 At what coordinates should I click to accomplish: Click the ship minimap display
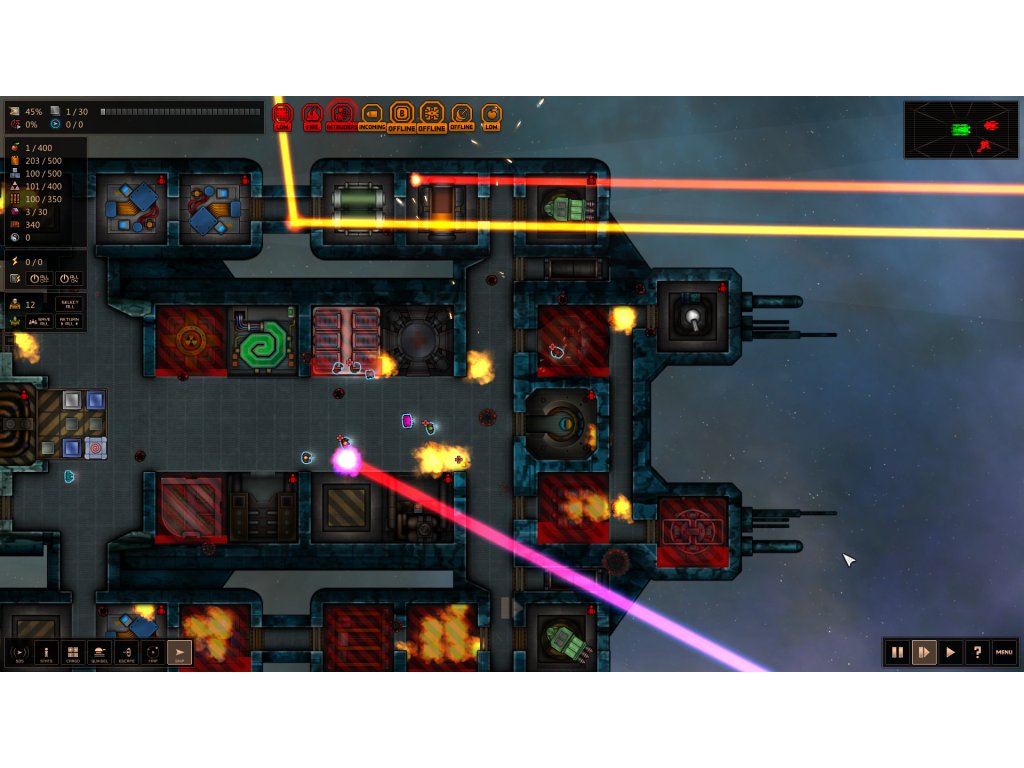coord(961,130)
